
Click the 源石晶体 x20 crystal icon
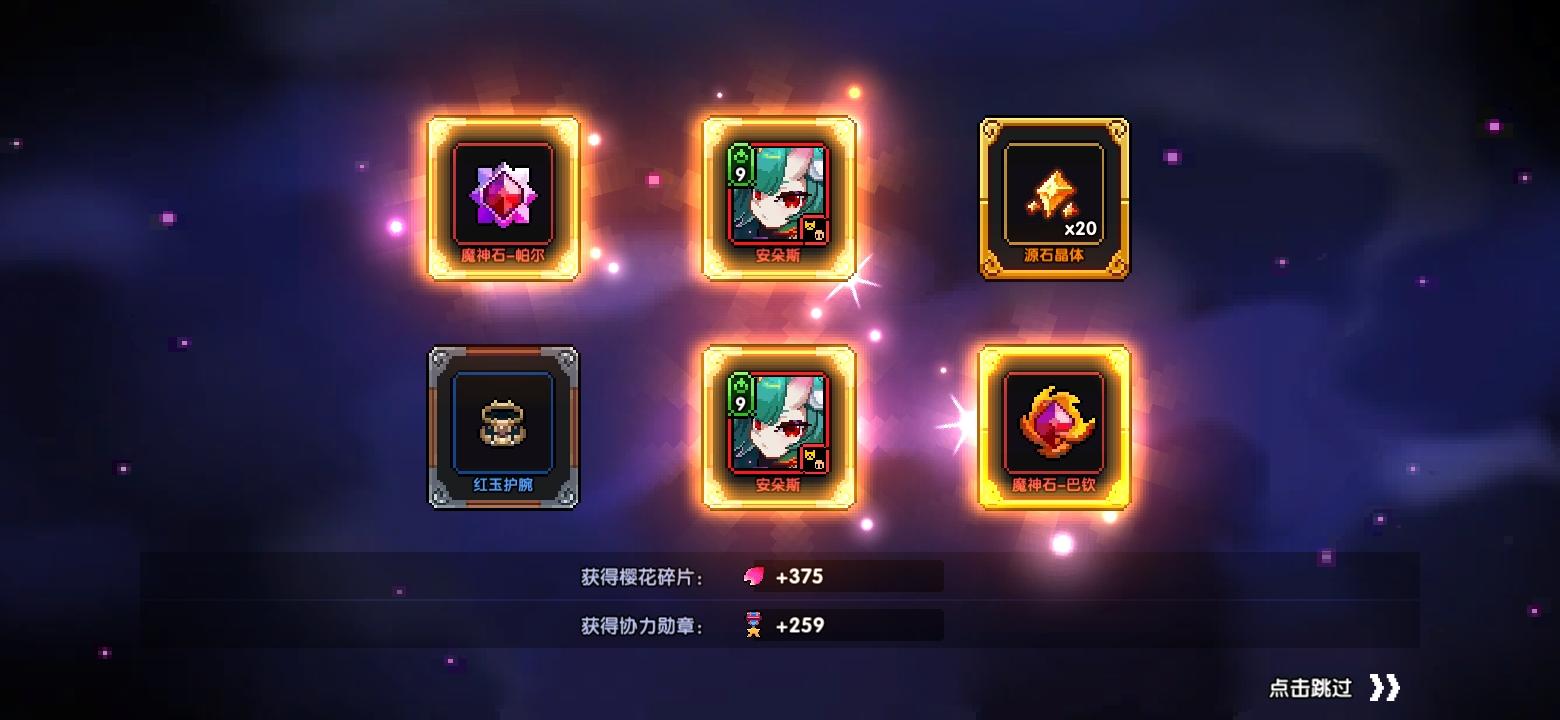pyautogui.click(x=1054, y=195)
